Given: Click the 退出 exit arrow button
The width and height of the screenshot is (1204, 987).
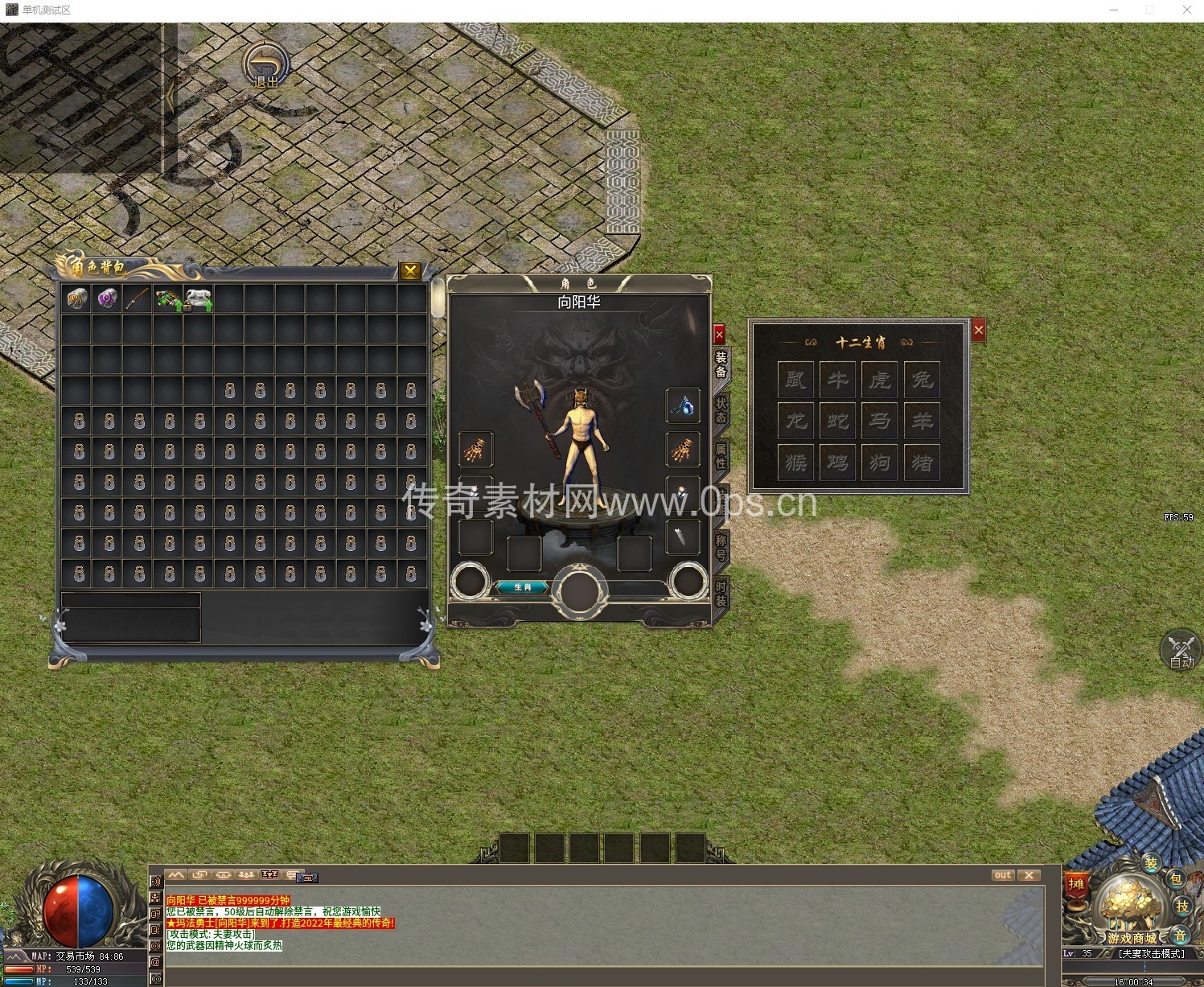Looking at the screenshot, I should (x=266, y=66).
